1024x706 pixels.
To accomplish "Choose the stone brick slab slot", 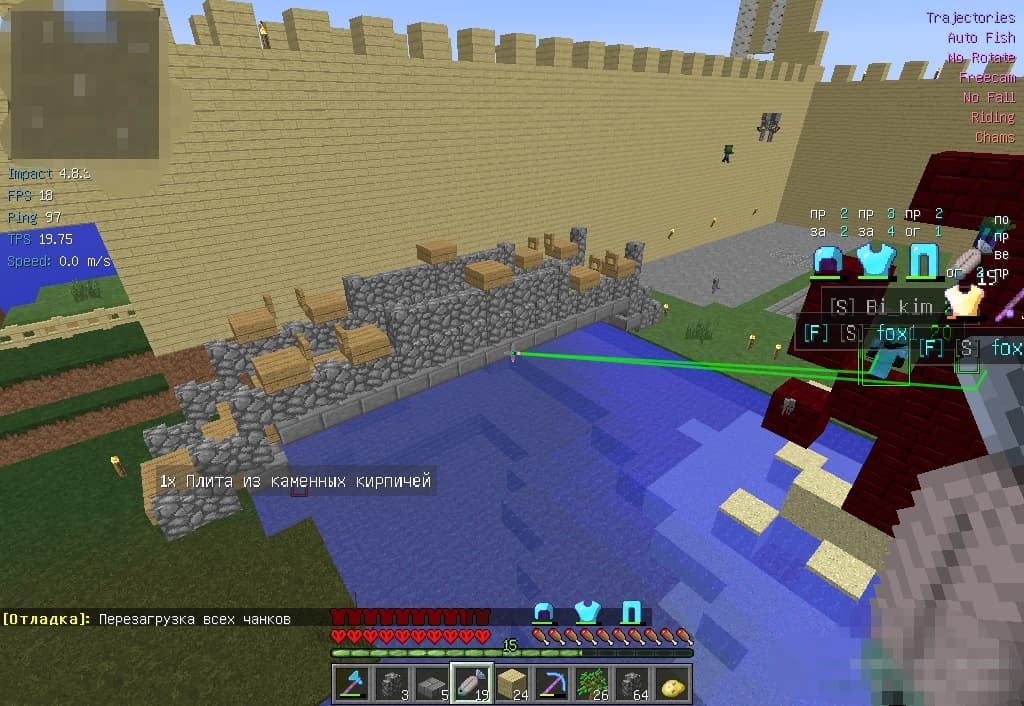I will (430, 683).
